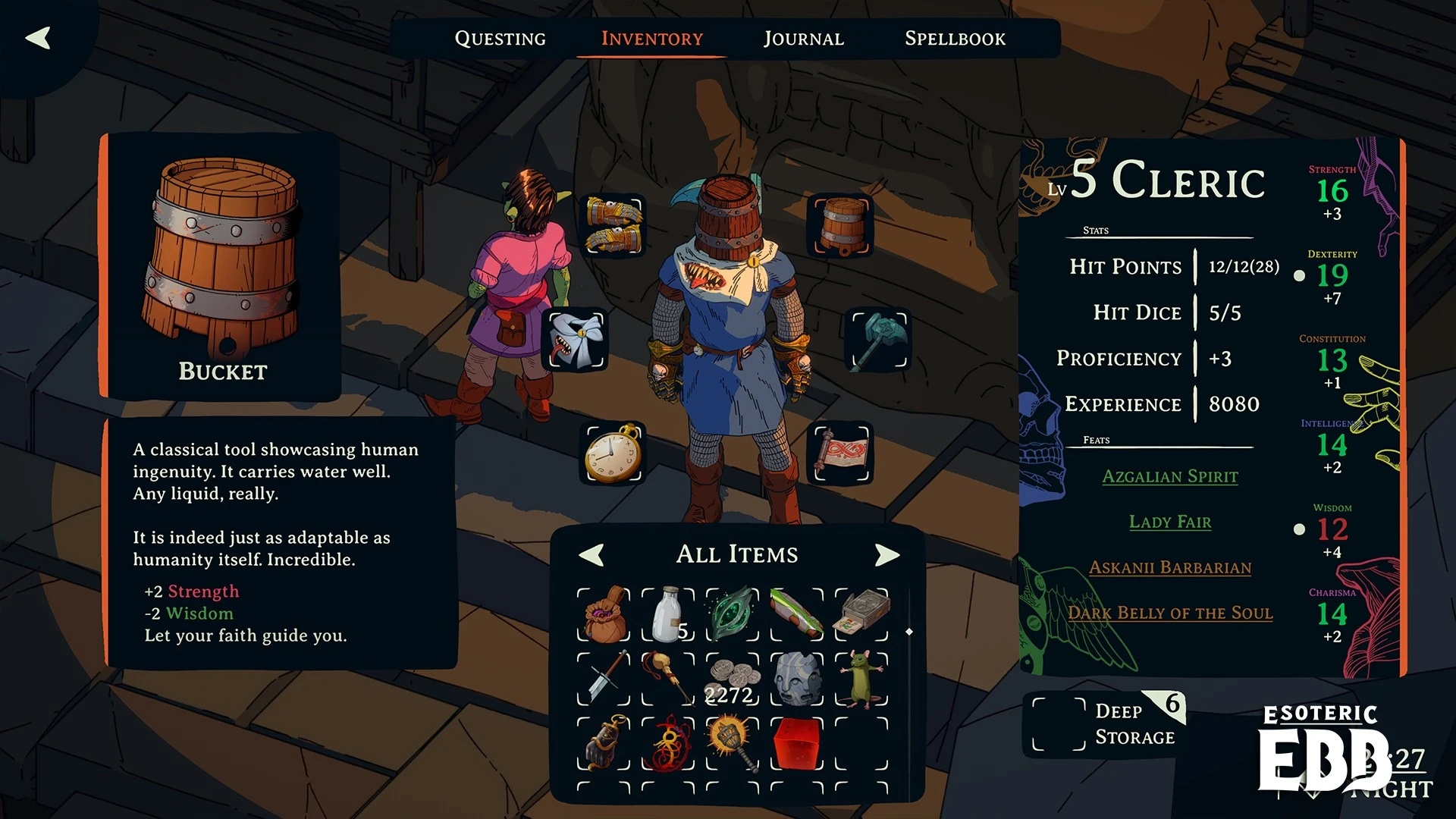
Task: Select the pocket watch equipment slot
Action: [x=613, y=453]
